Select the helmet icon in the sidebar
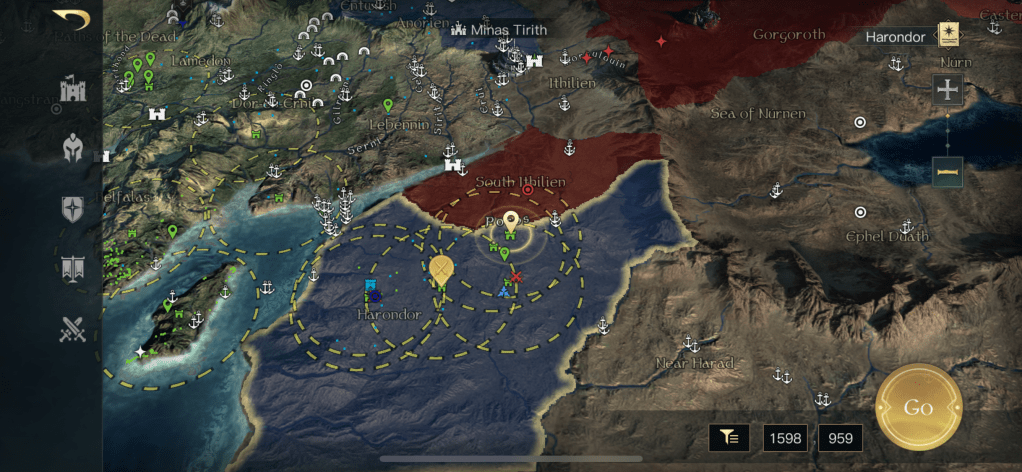 (x=72, y=148)
